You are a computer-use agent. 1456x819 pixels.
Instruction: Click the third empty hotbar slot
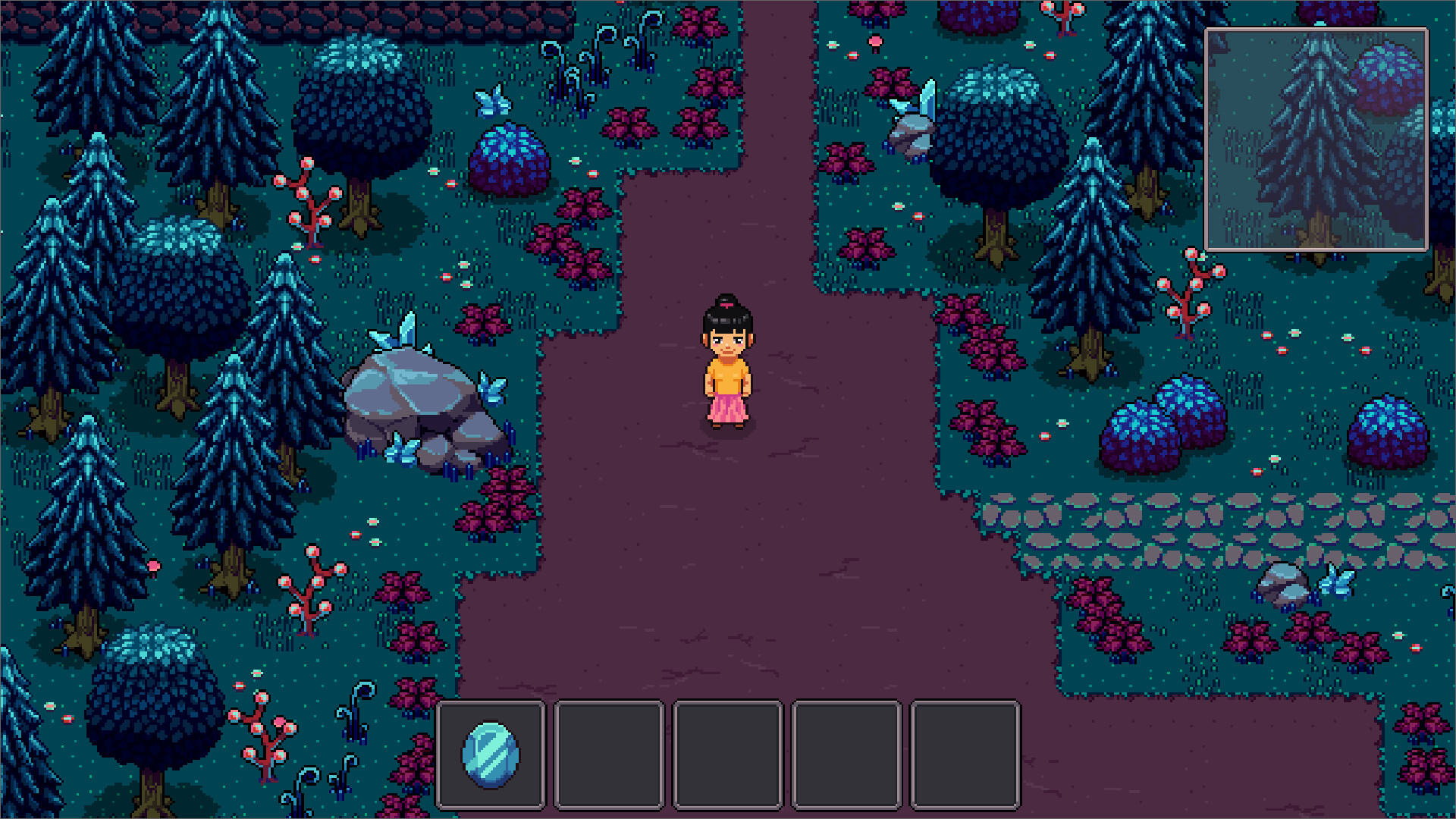click(730, 754)
